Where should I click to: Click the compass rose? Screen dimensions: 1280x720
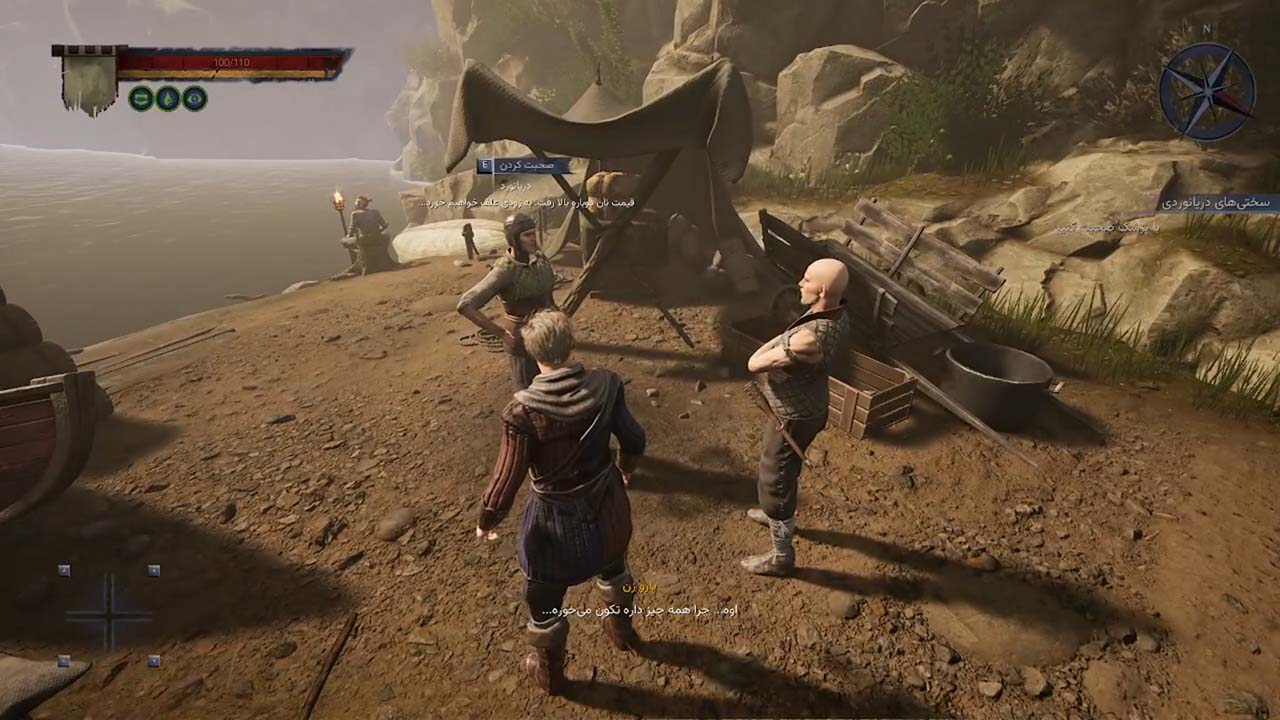pyautogui.click(x=1207, y=92)
